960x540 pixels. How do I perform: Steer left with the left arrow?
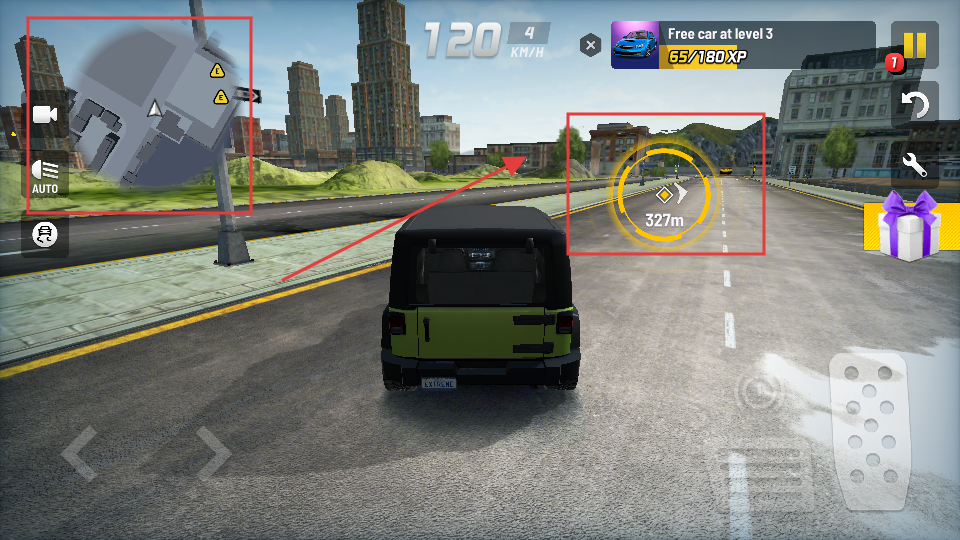tap(80, 453)
